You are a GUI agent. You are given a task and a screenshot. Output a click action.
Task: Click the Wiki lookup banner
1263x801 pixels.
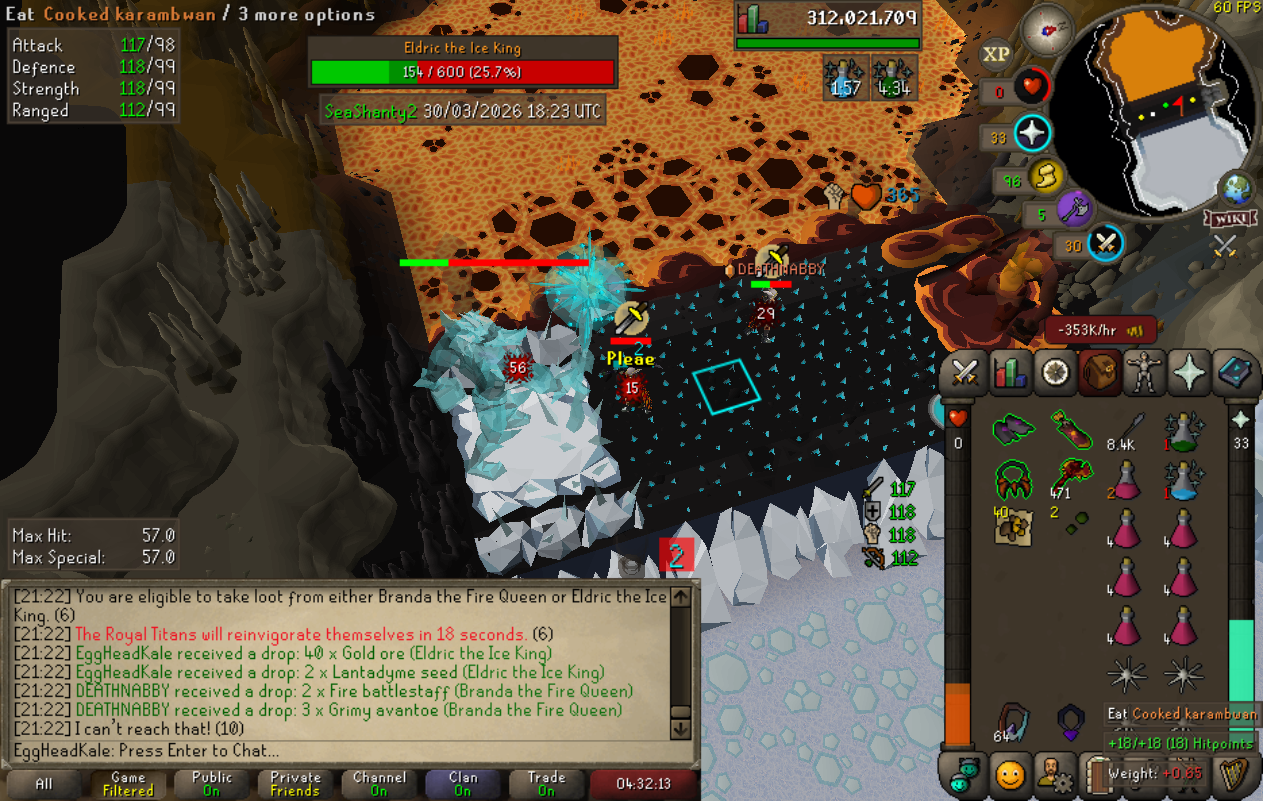tap(1230, 218)
